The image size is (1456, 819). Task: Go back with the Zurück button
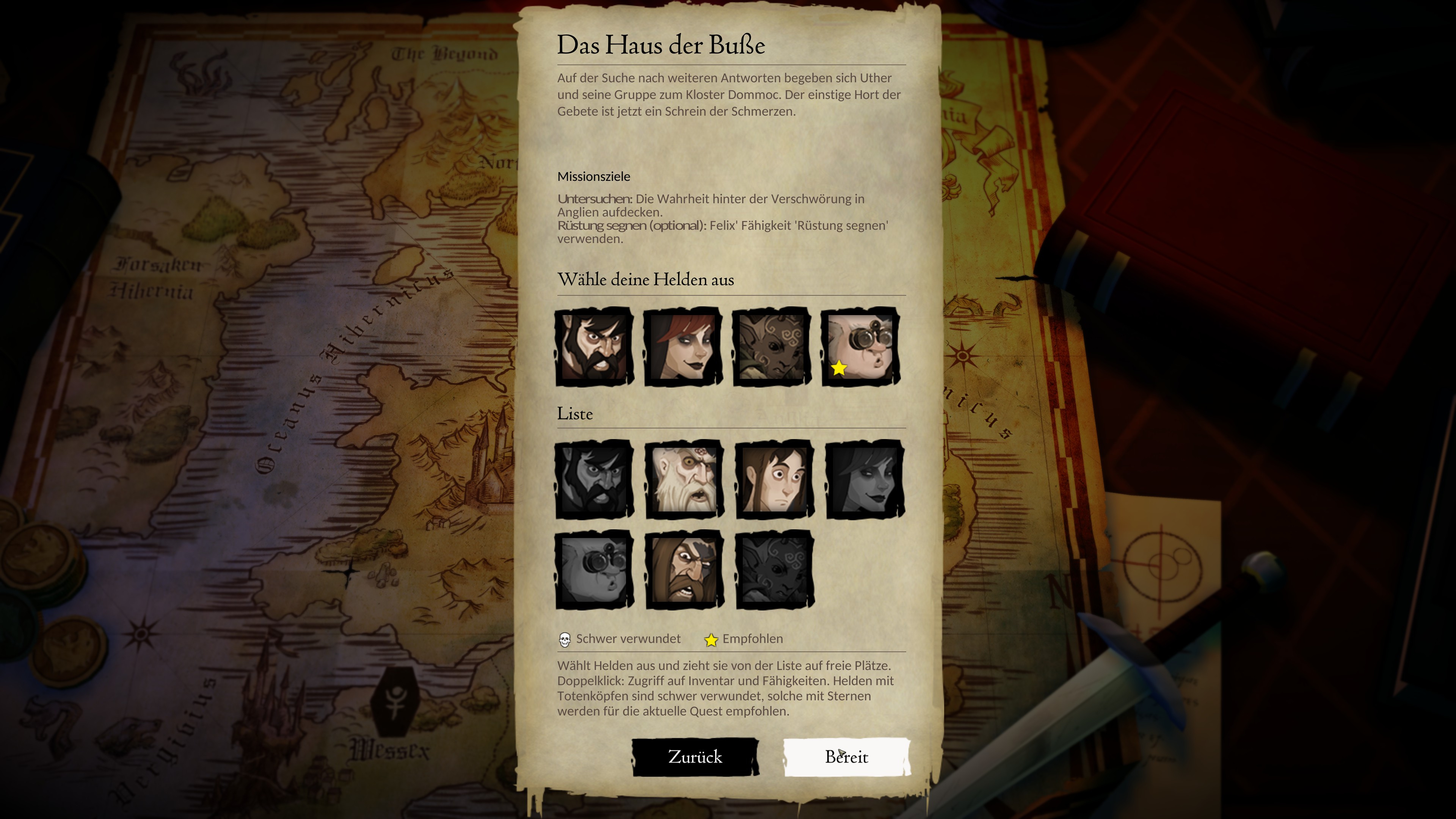point(695,757)
